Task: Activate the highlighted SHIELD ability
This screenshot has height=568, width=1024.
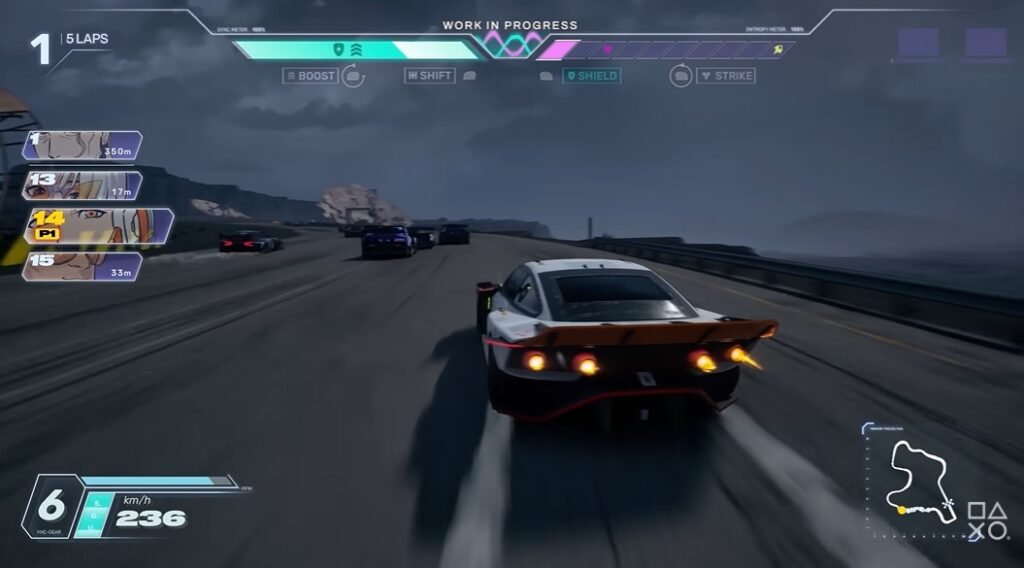Action: (591, 76)
